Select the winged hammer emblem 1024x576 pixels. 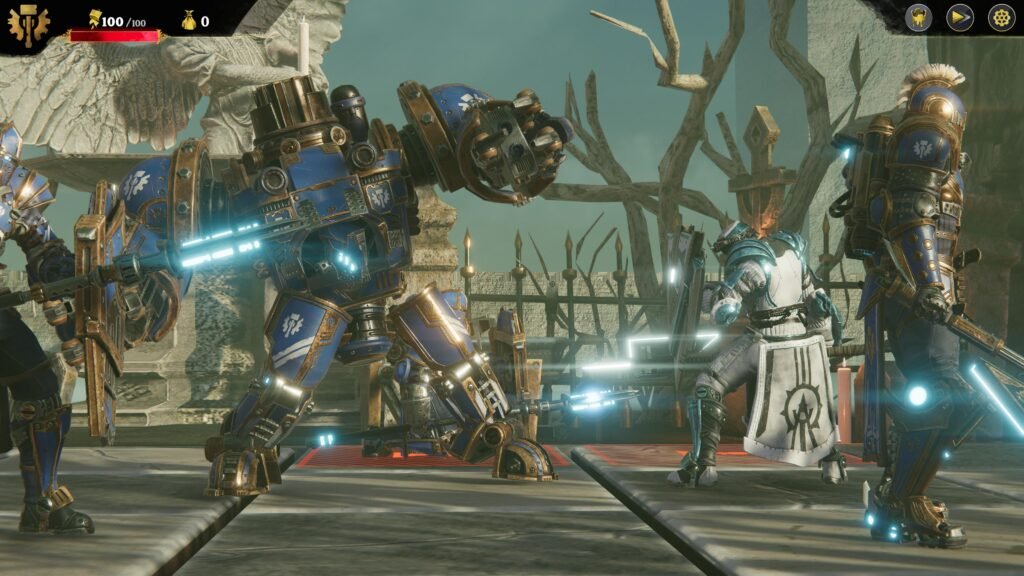click(27, 26)
